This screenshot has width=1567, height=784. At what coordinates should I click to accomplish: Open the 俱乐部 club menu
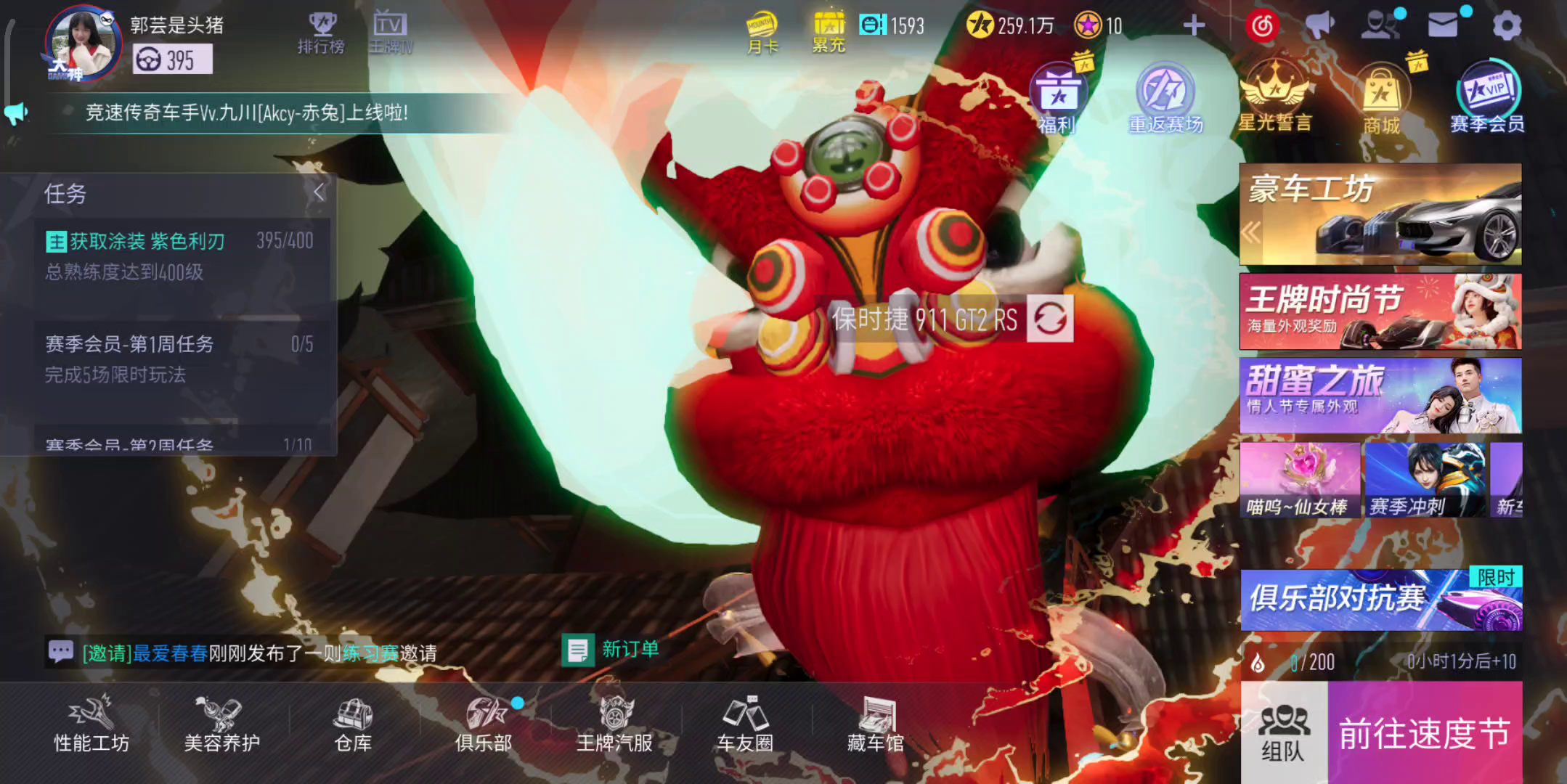pyautogui.click(x=484, y=724)
